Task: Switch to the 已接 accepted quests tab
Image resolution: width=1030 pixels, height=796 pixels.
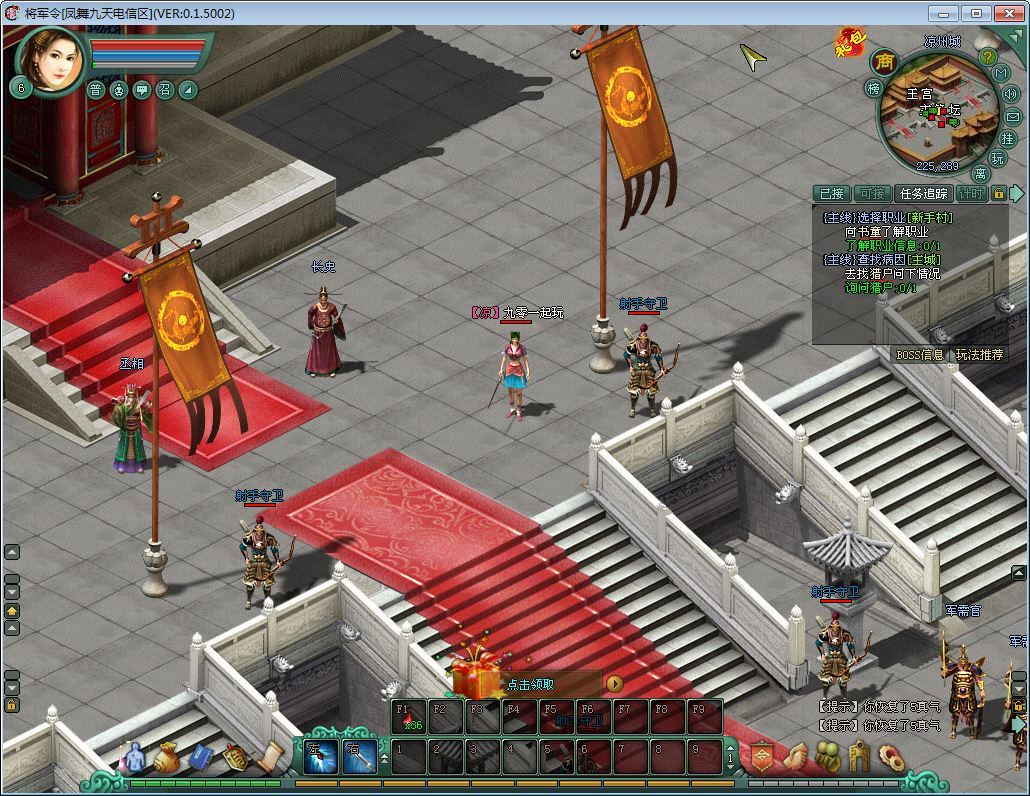Action: (x=832, y=194)
